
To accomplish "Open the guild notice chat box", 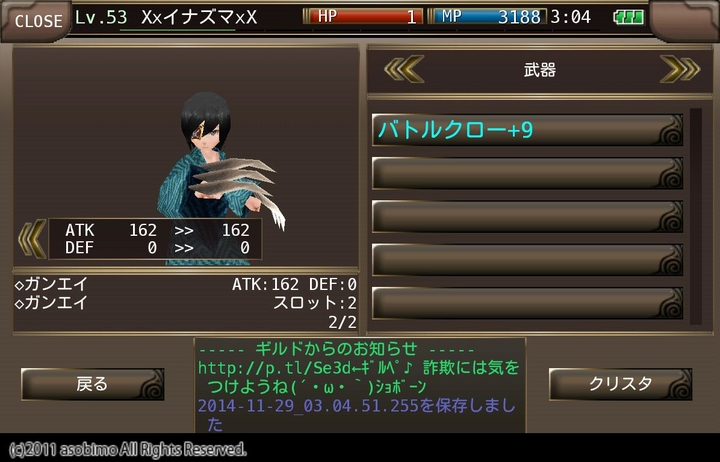I will pyautogui.click(x=360, y=384).
